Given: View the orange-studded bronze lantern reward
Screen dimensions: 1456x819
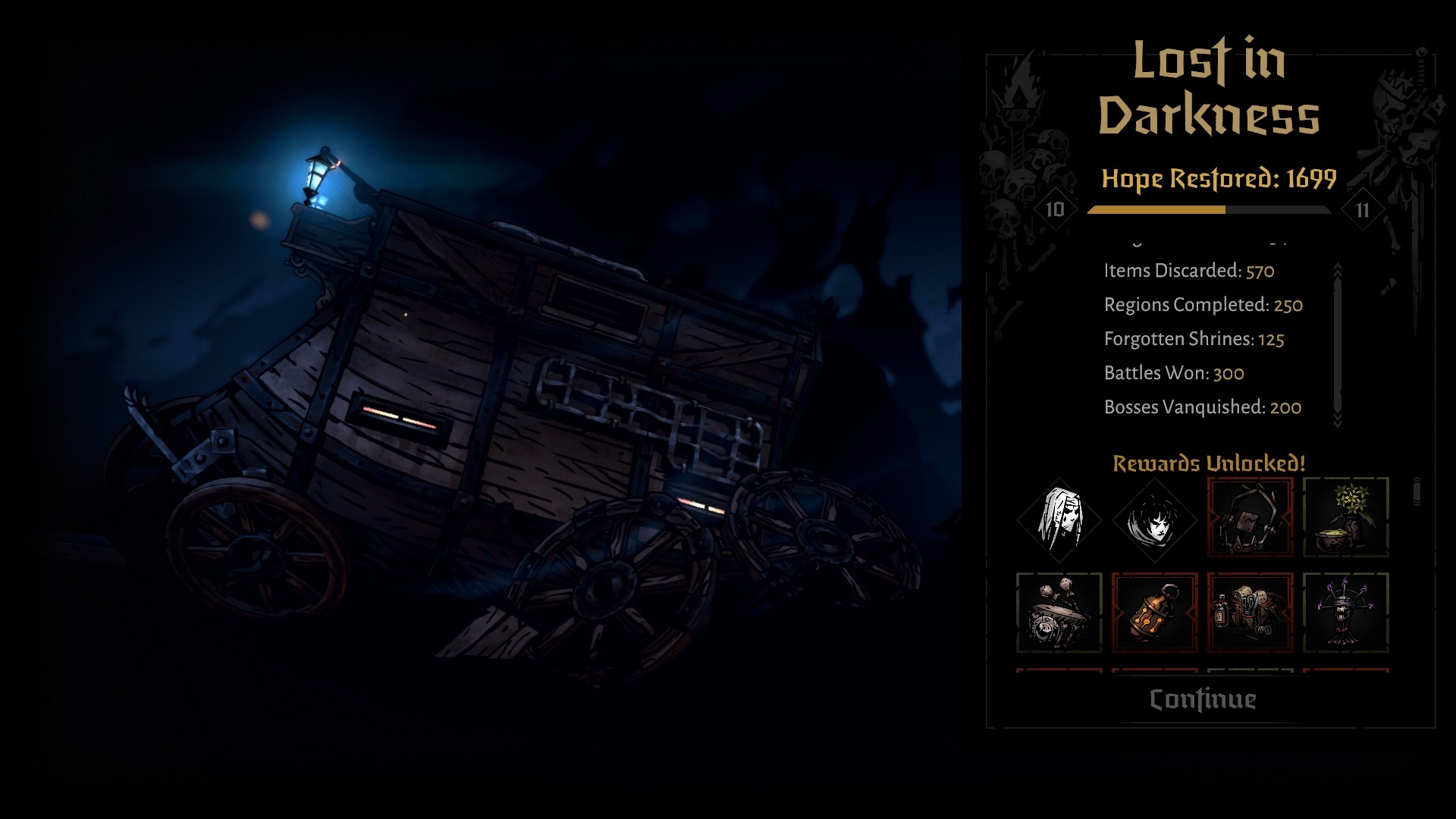Looking at the screenshot, I should coord(1154,613).
